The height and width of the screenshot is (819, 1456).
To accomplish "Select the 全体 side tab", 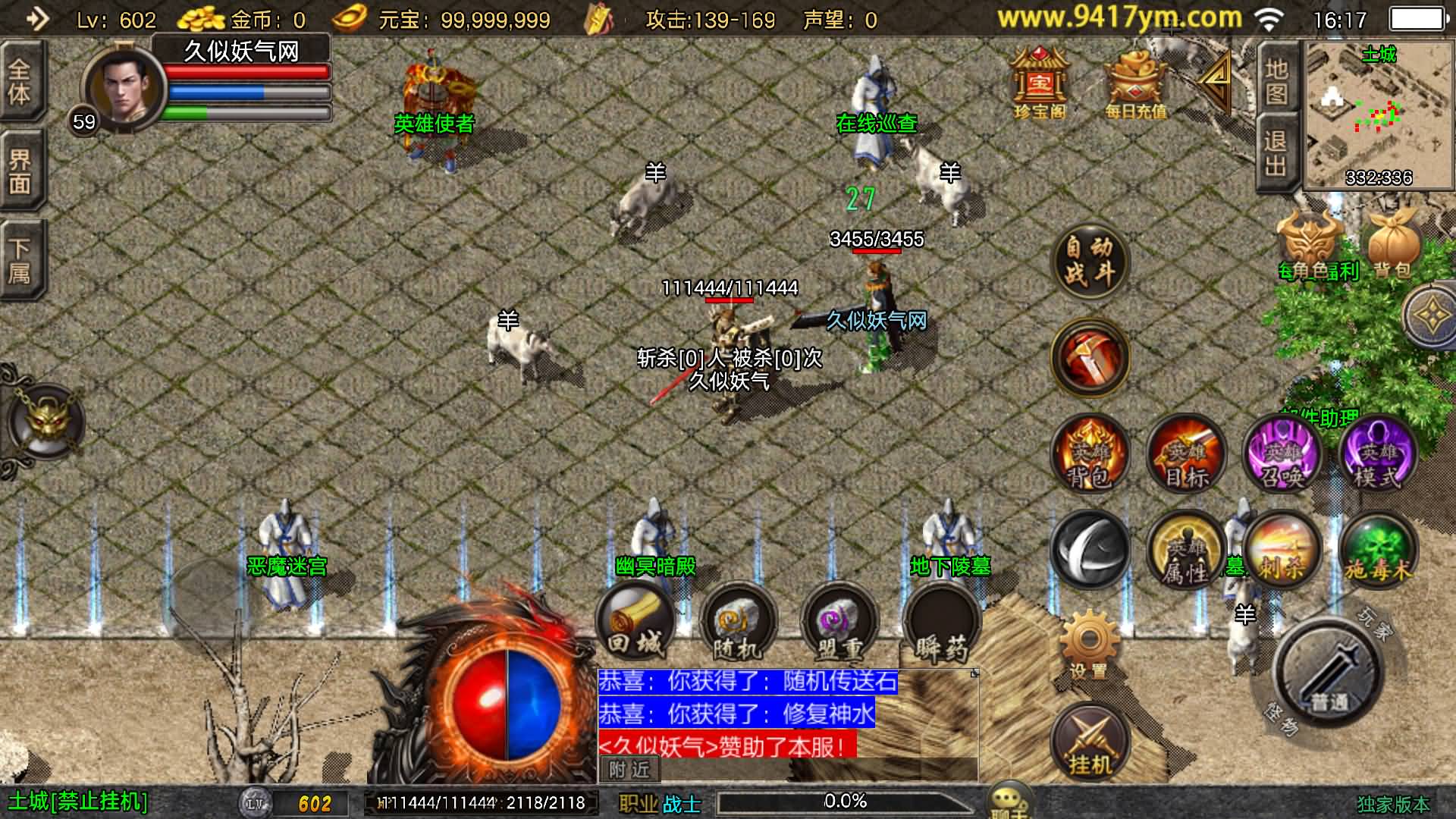I will click(x=20, y=82).
